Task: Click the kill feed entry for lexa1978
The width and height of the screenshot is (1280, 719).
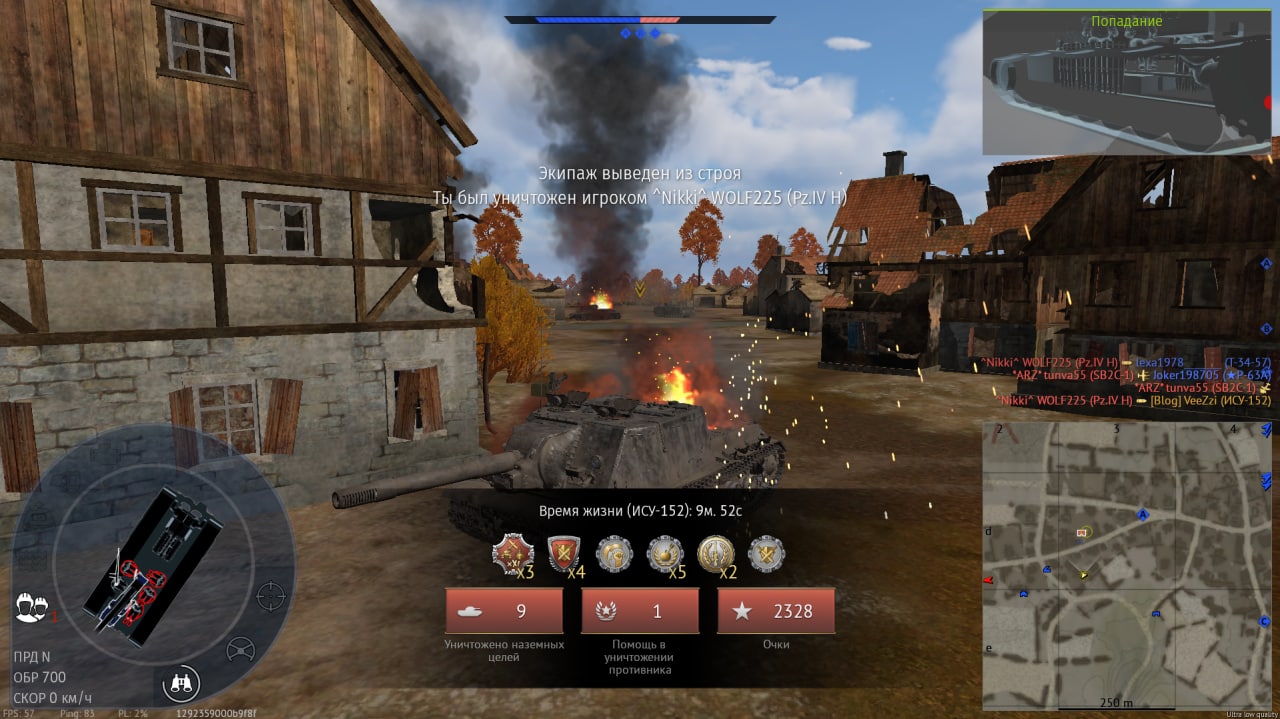Action: pyautogui.click(x=1125, y=362)
